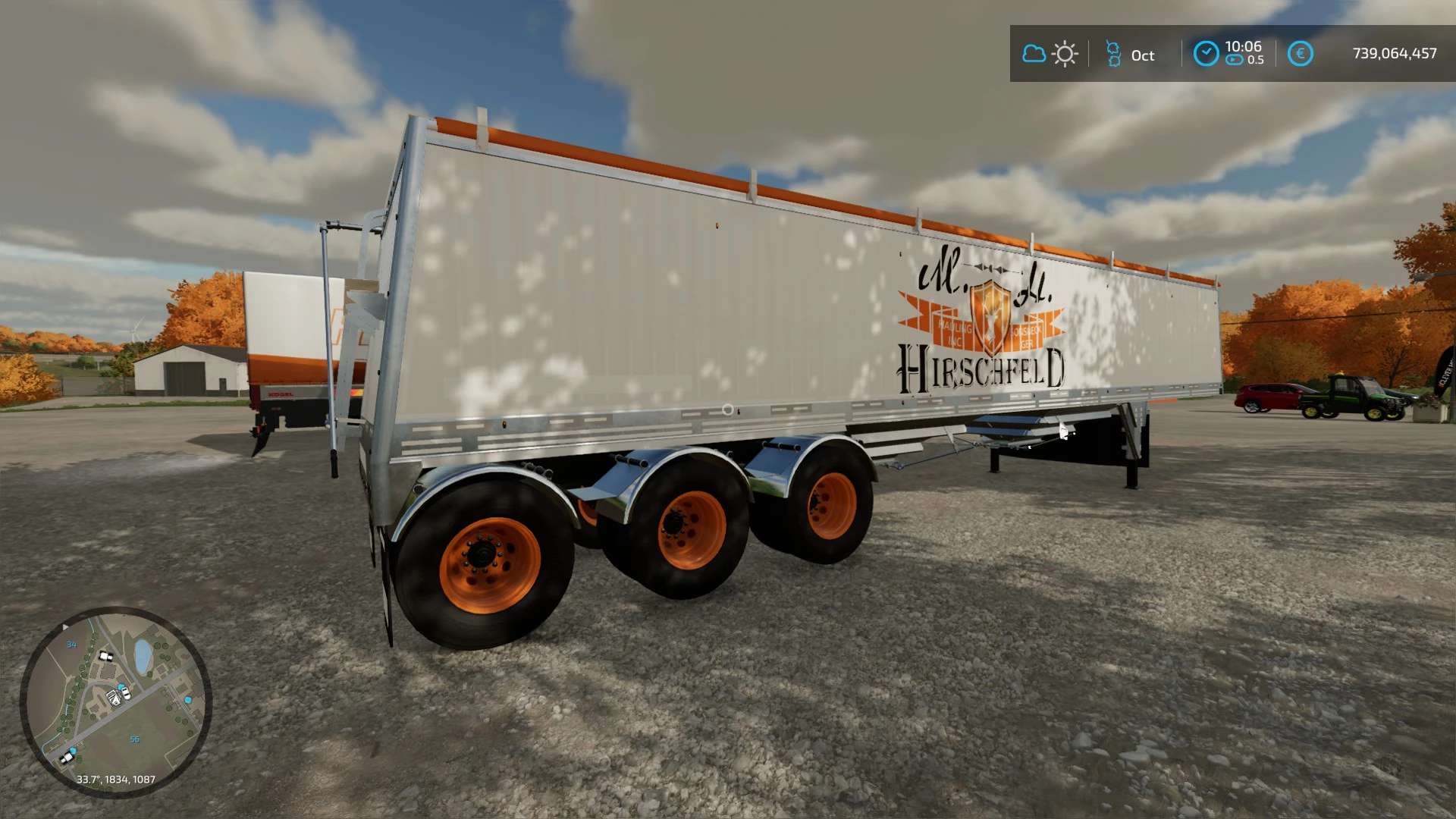Select the October season calendar icon
1456x819 pixels.
coord(1113,55)
